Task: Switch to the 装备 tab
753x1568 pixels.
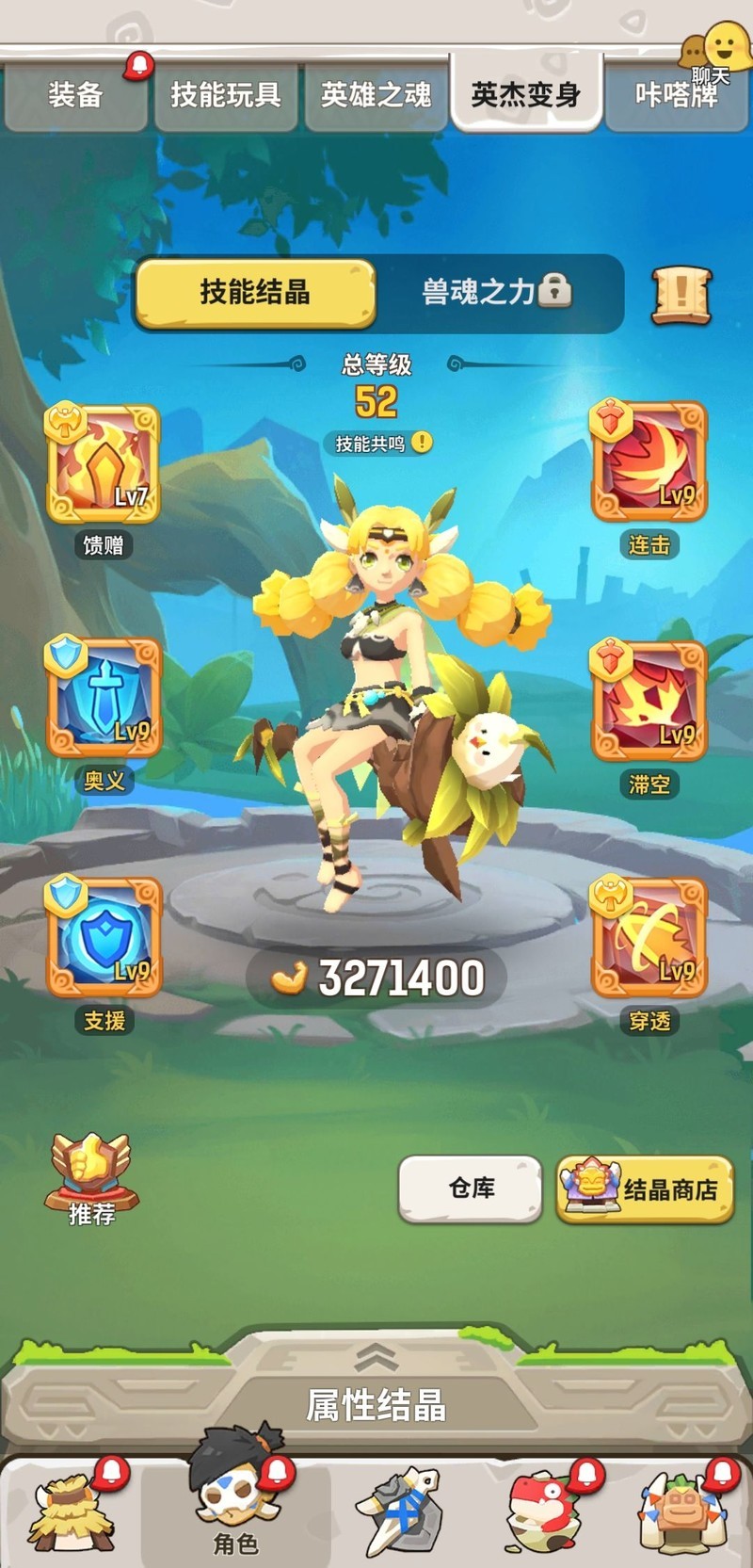Action: [75, 94]
